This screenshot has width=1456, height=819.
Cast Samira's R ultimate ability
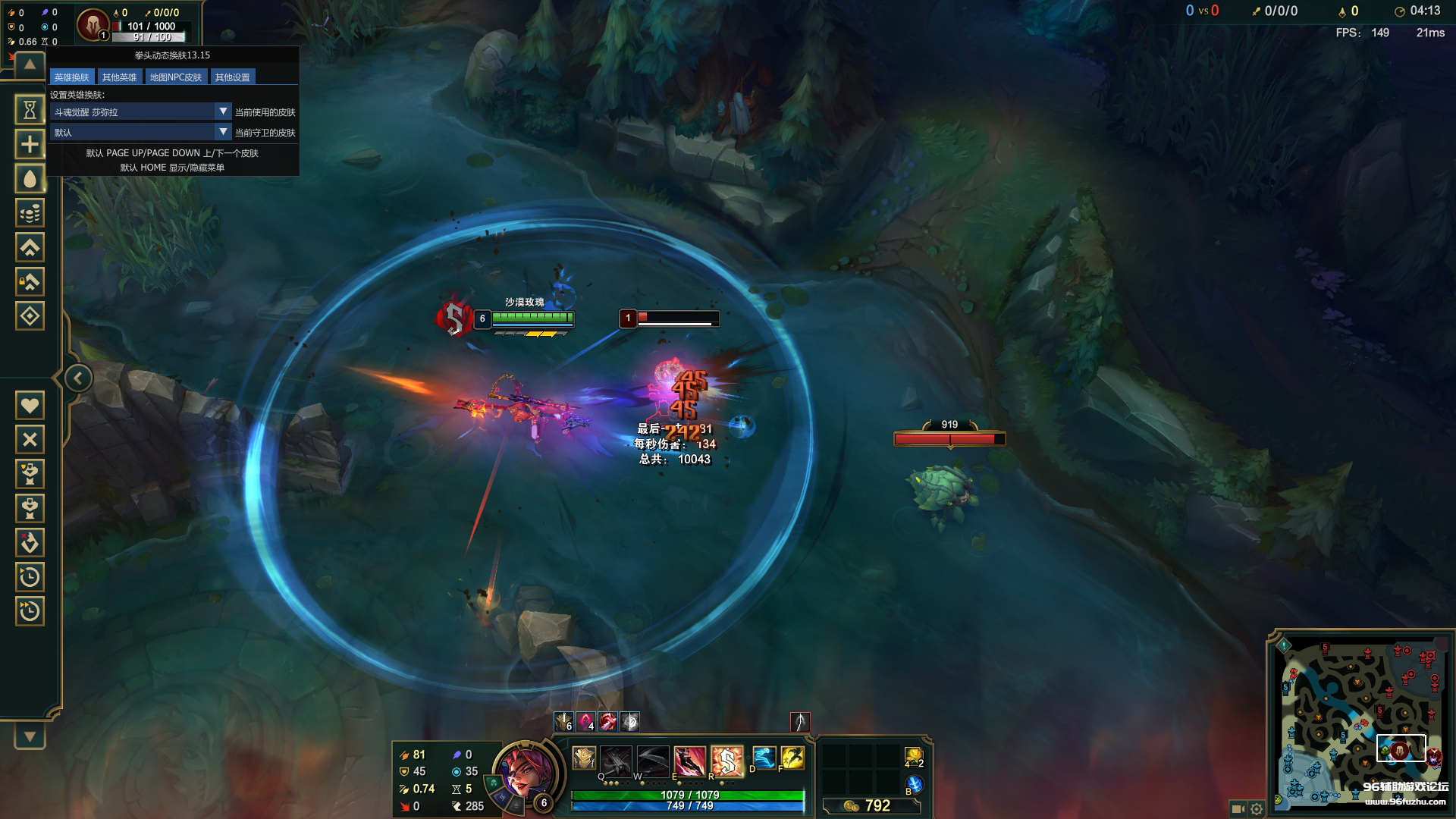(726, 759)
